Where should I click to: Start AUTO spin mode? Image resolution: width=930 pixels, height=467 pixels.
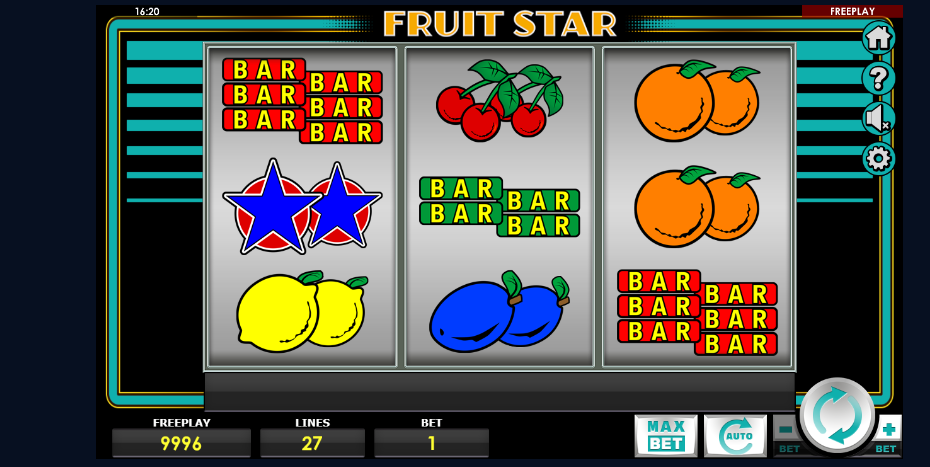point(735,435)
